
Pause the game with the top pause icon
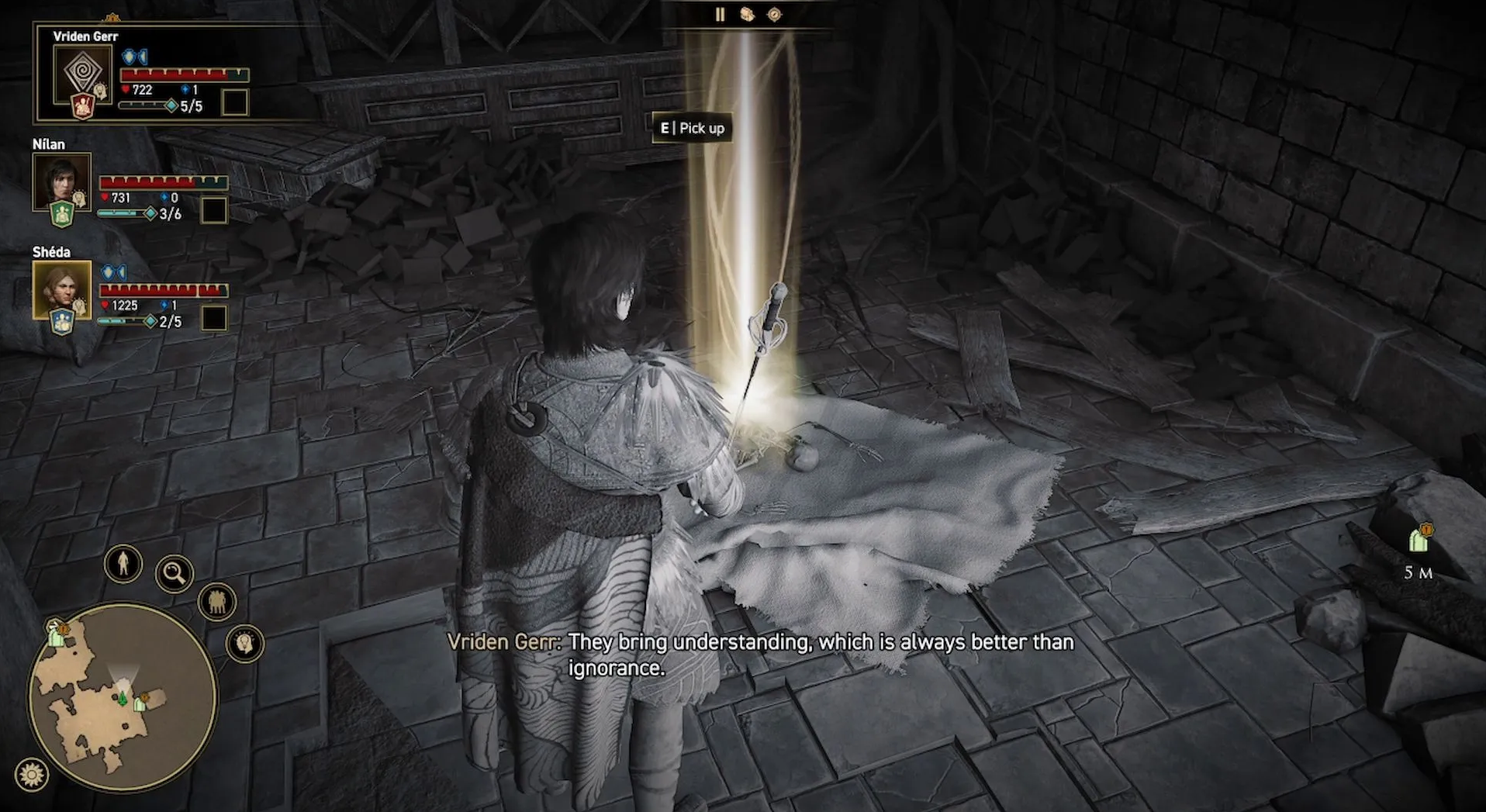(x=720, y=15)
